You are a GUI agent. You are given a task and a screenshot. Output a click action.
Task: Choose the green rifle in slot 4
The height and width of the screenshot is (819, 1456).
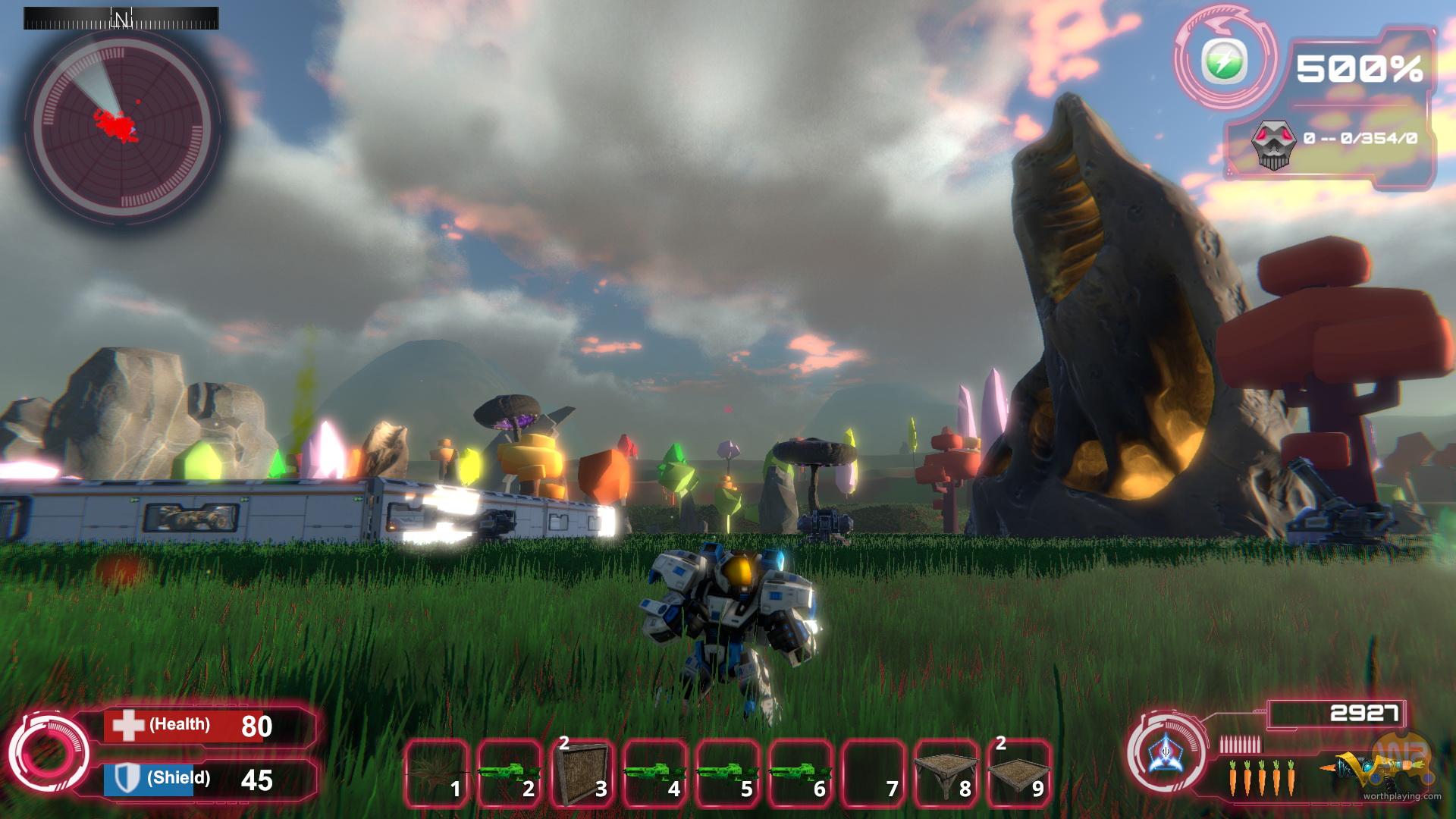pyautogui.click(x=654, y=772)
